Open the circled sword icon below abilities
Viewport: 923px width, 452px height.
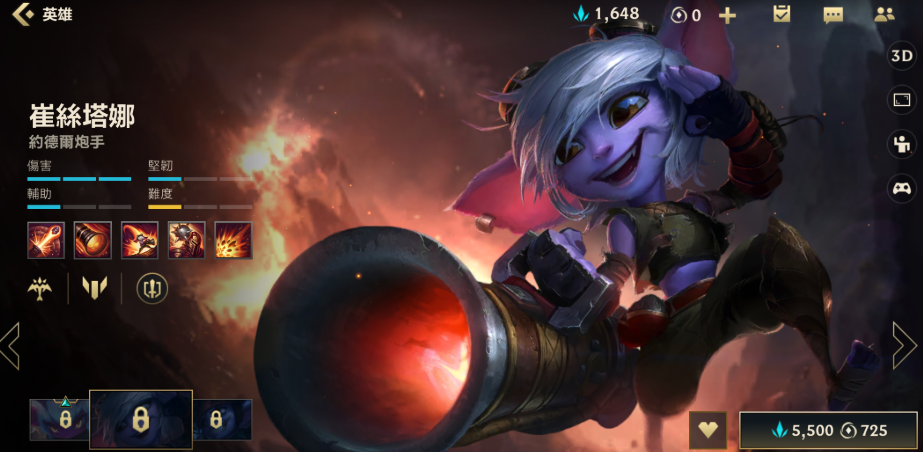pyautogui.click(x=152, y=289)
